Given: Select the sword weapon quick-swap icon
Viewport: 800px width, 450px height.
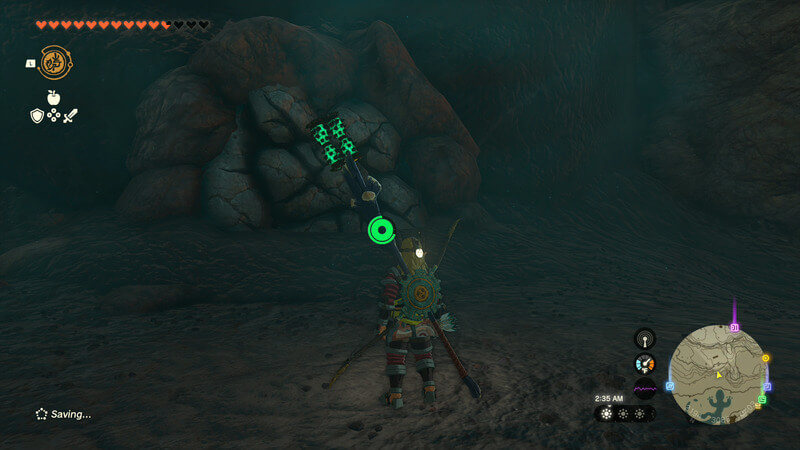Looking at the screenshot, I should click(x=70, y=116).
